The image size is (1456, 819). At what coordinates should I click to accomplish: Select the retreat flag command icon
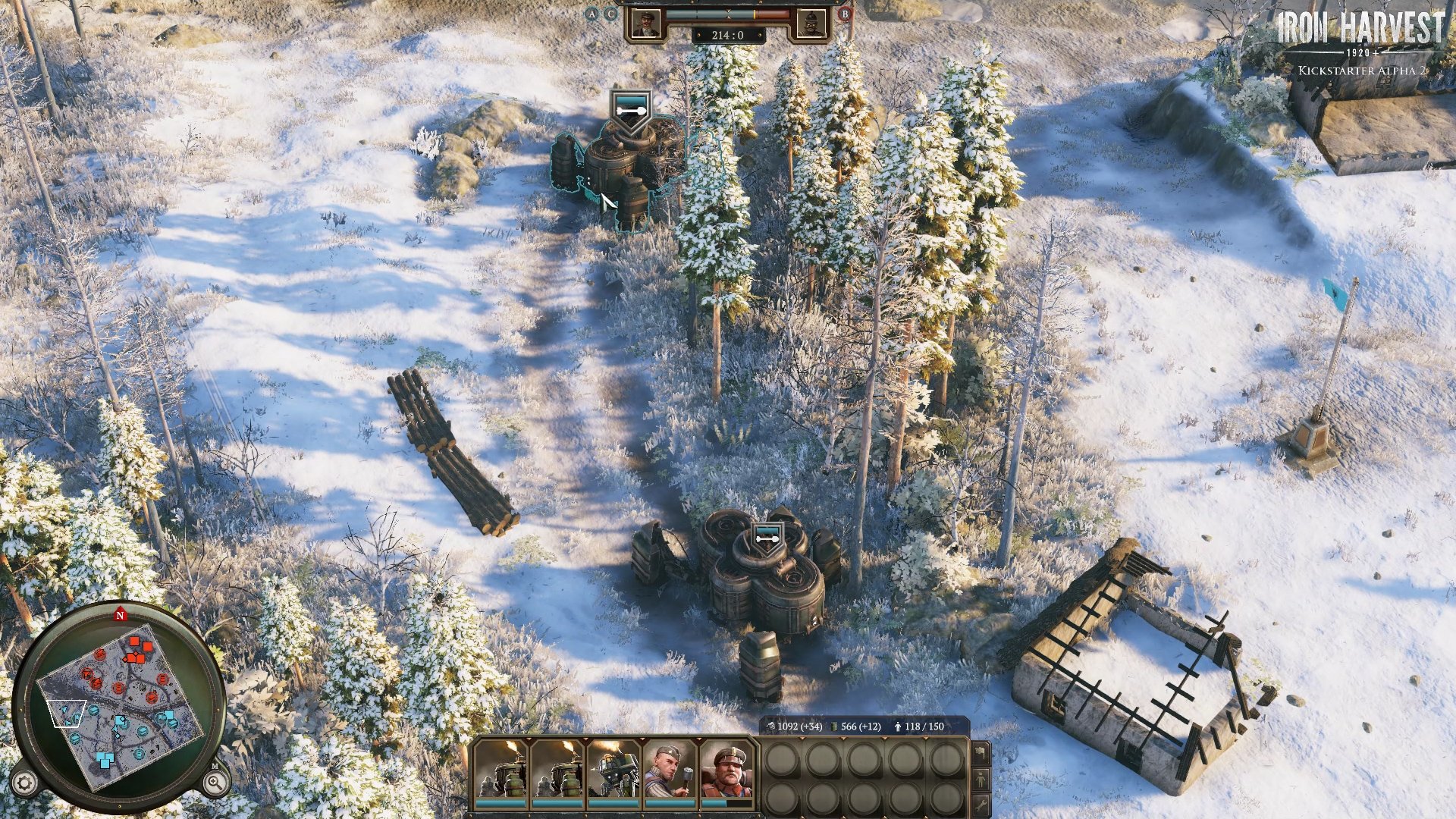click(x=981, y=752)
